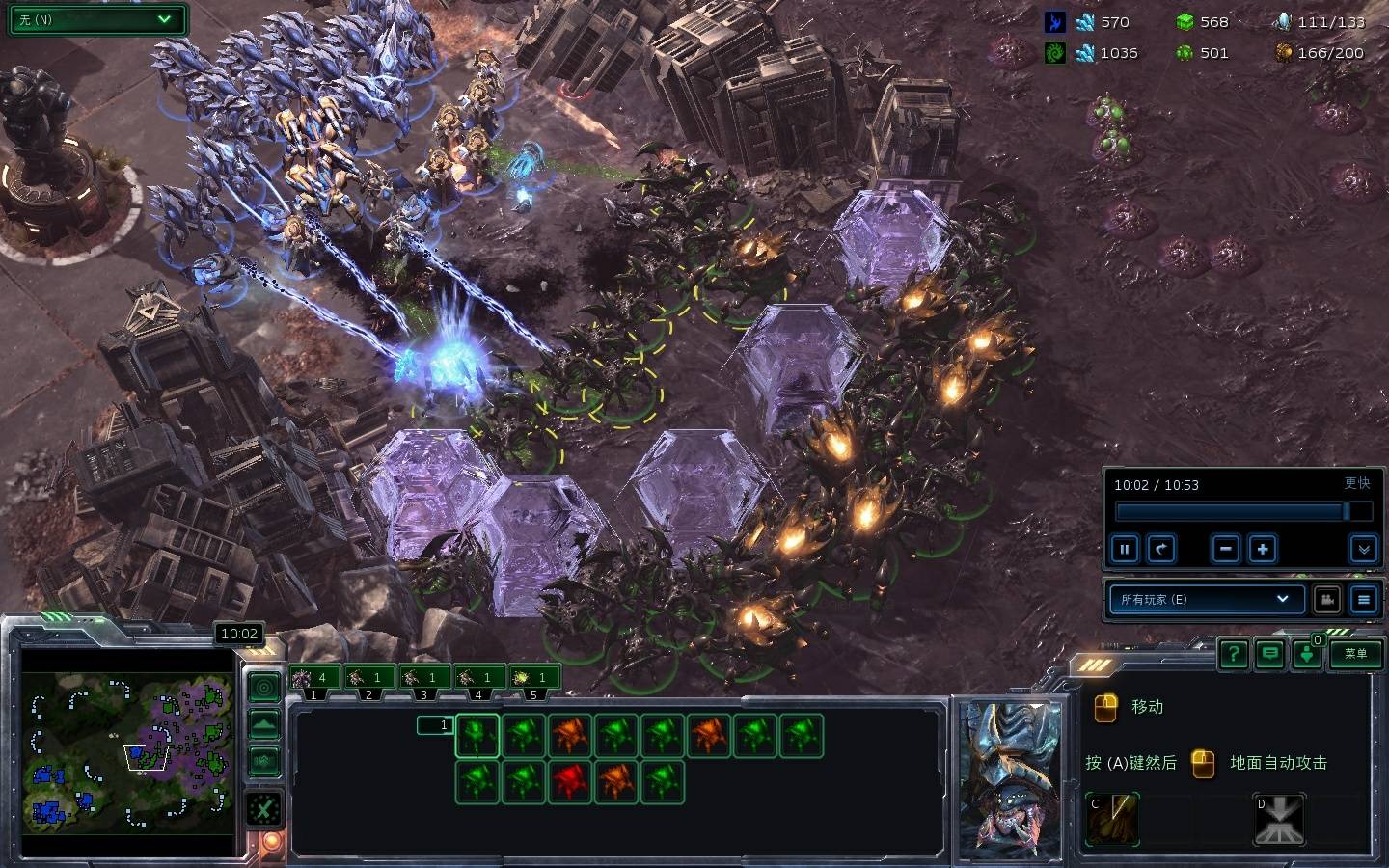The width and height of the screenshot is (1389, 868).
Task: Select control group 1 tab
Action: [313, 678]
